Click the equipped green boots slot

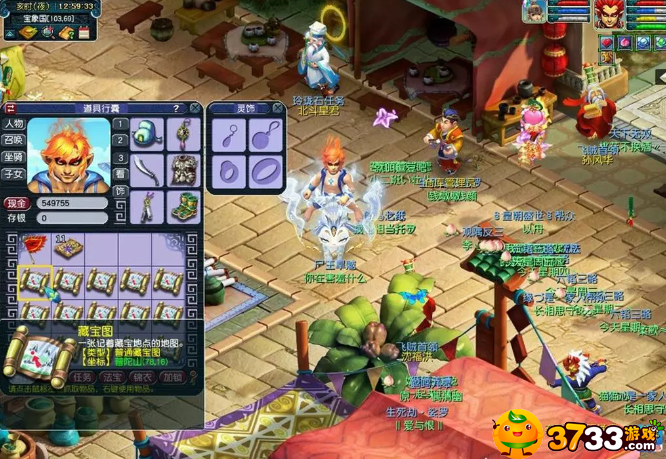pos(183,203)
